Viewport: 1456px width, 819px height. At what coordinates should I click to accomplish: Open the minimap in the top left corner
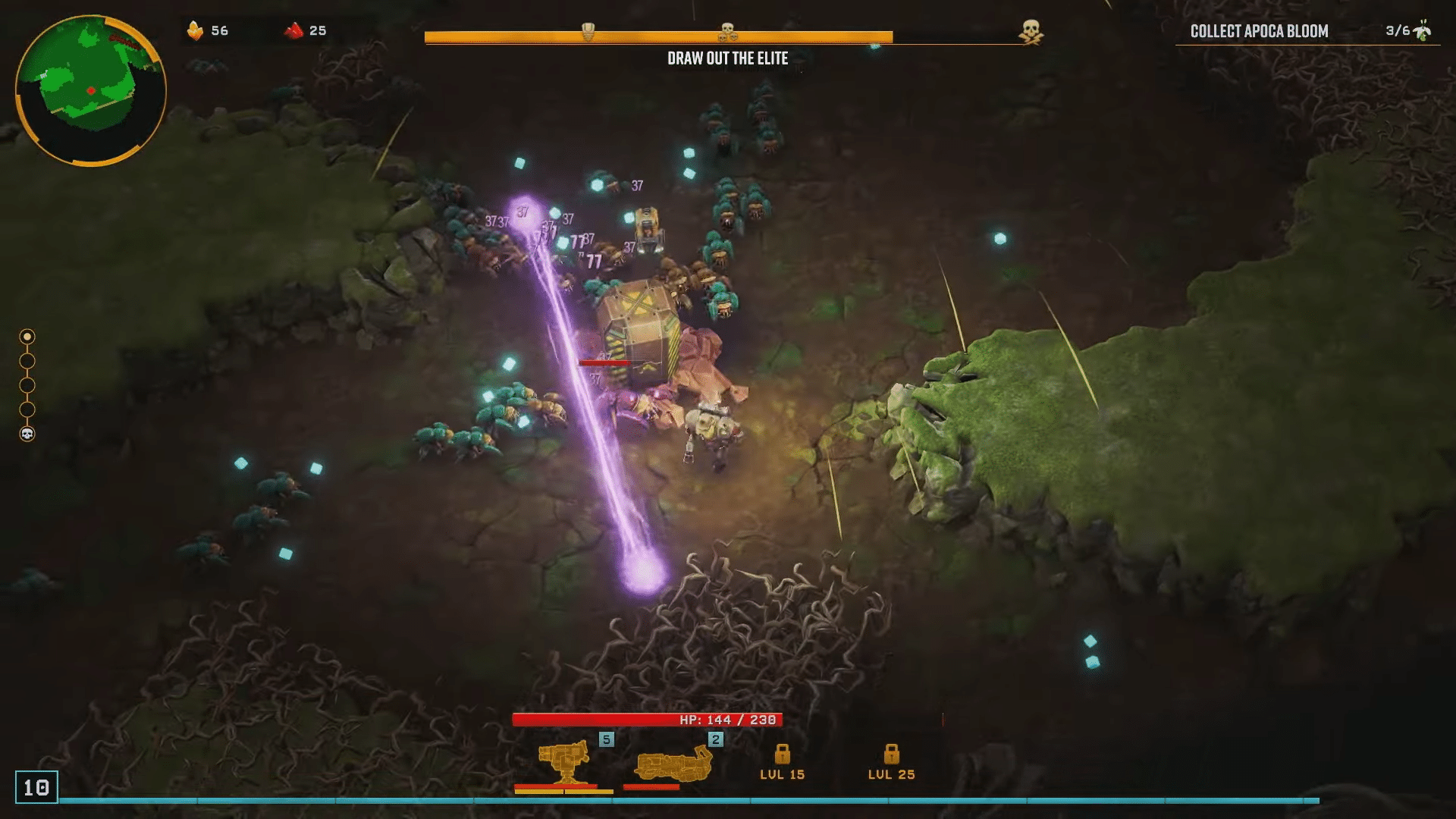coord(91,89)
